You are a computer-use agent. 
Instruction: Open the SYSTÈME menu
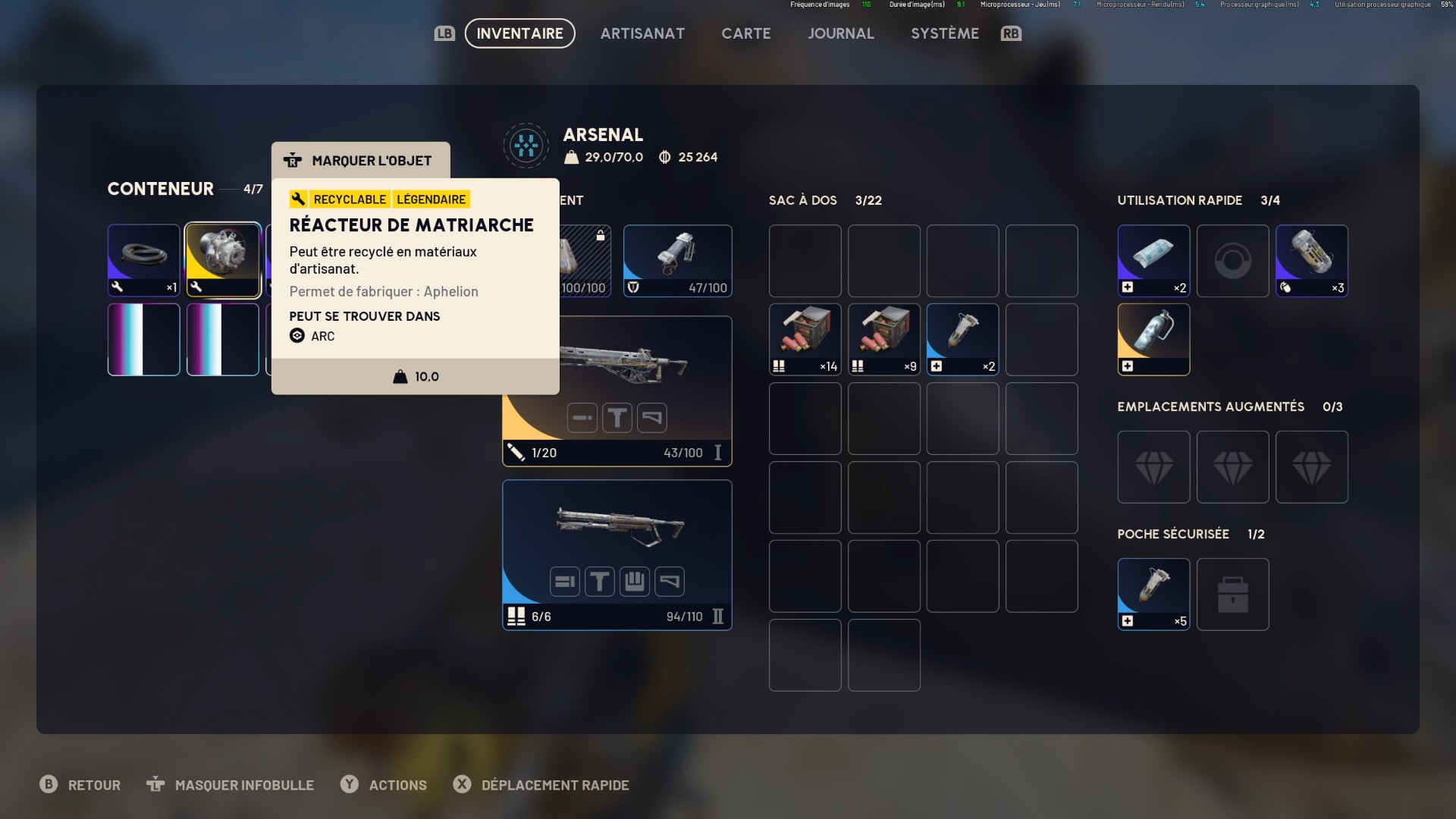945,33
